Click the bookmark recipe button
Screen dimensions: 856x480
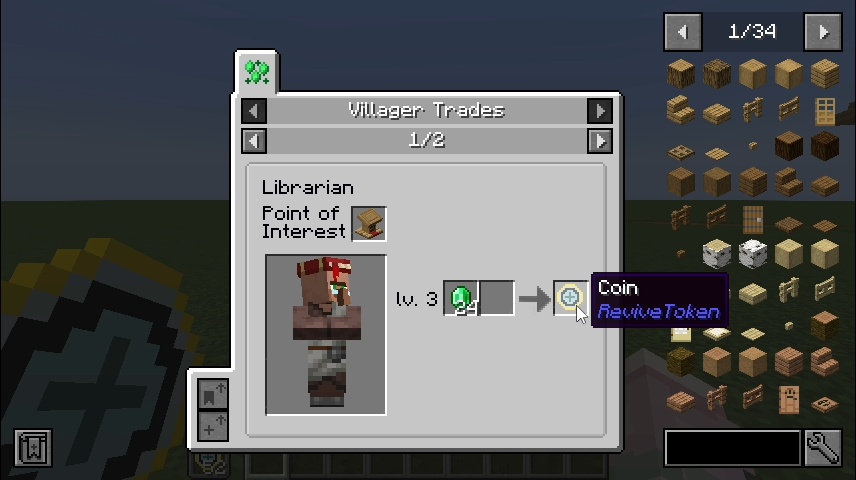(213, 394)
